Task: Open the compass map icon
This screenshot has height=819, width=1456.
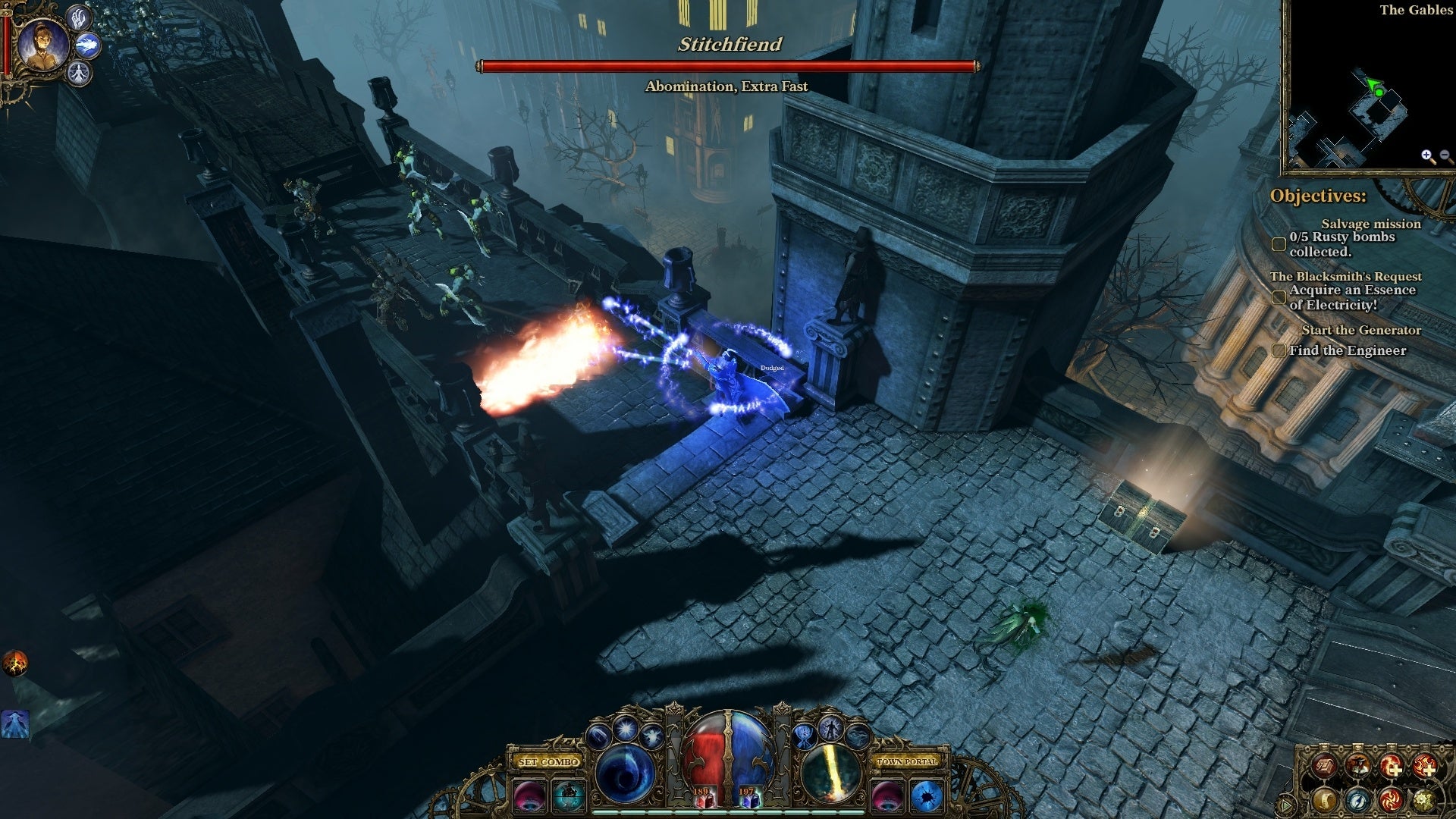Action: coord(1357,799)
